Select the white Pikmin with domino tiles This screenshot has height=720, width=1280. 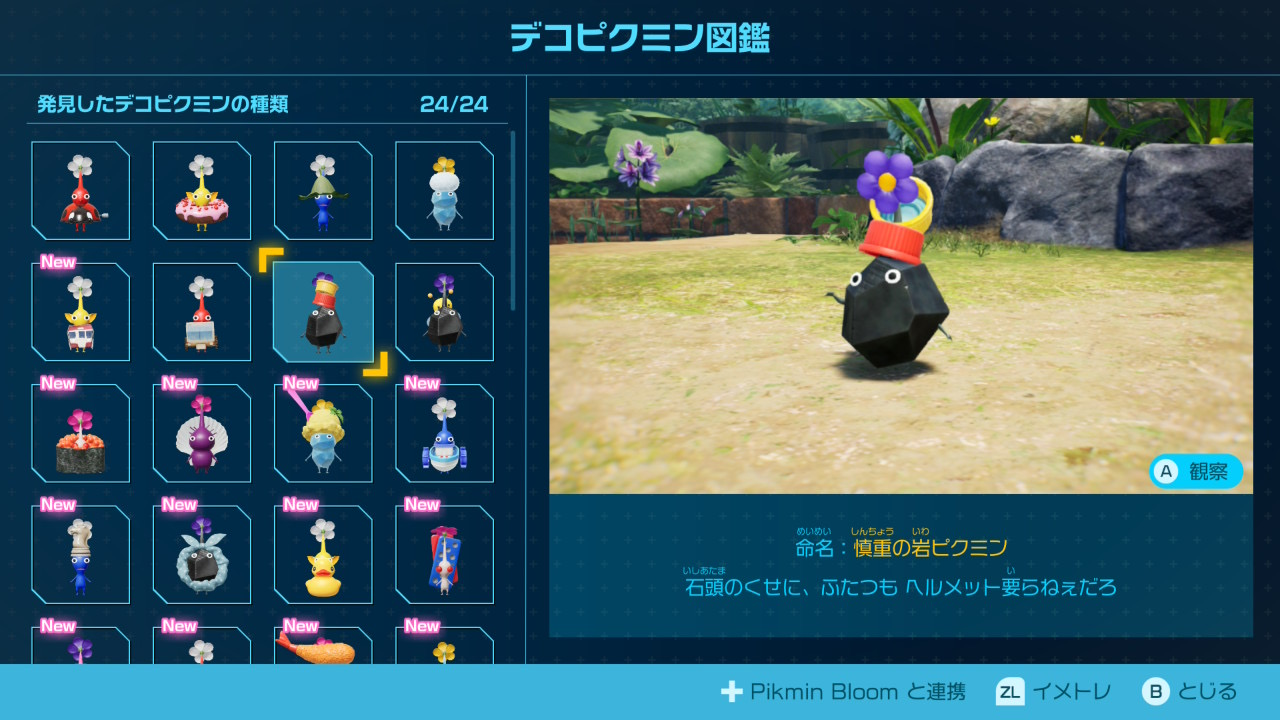[444, 554]
